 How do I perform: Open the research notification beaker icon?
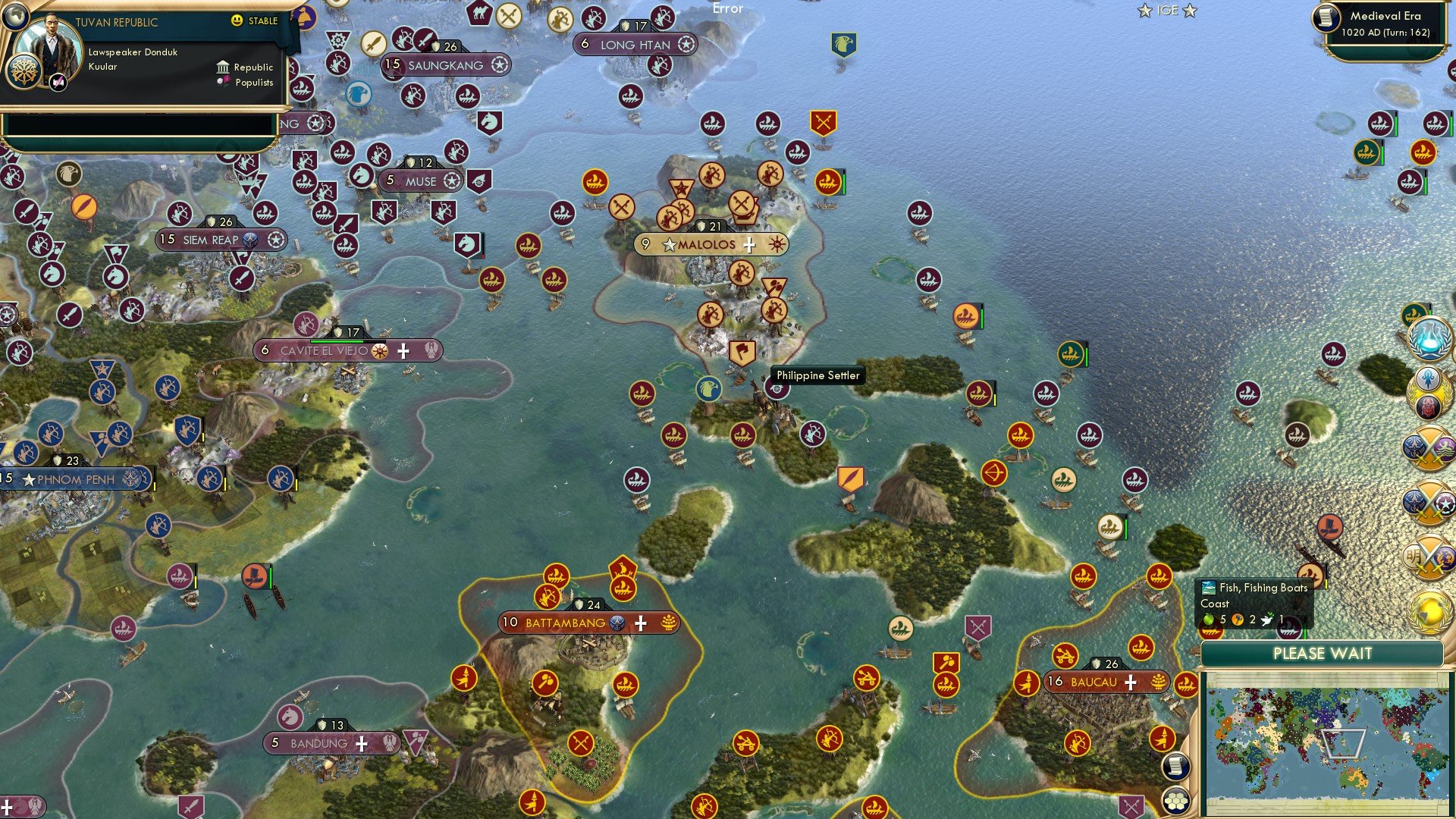coord(1430,339)
